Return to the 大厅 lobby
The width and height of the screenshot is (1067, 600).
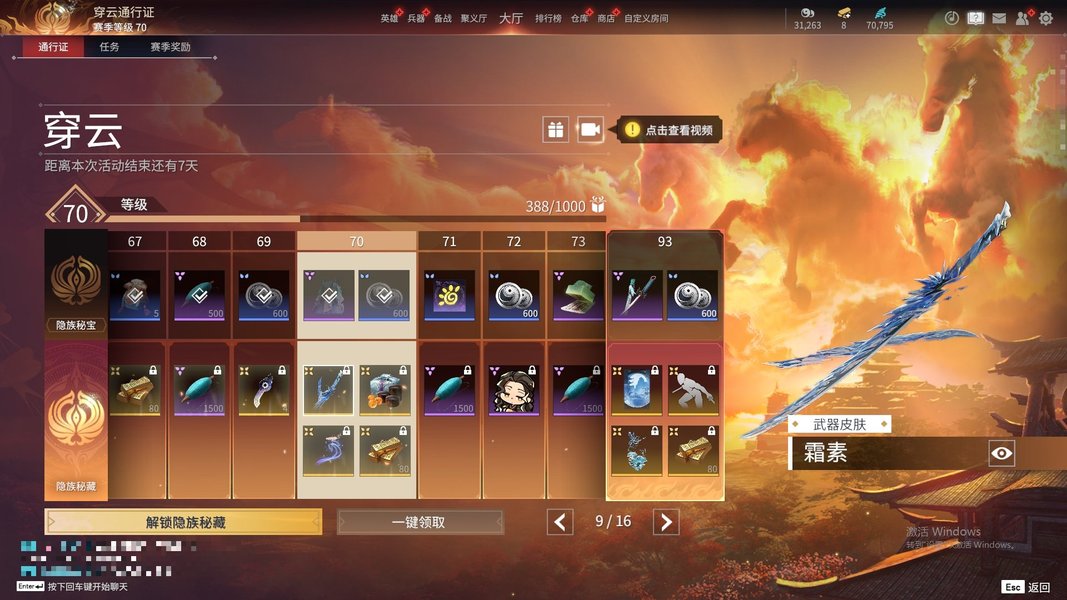coord(511,18)
